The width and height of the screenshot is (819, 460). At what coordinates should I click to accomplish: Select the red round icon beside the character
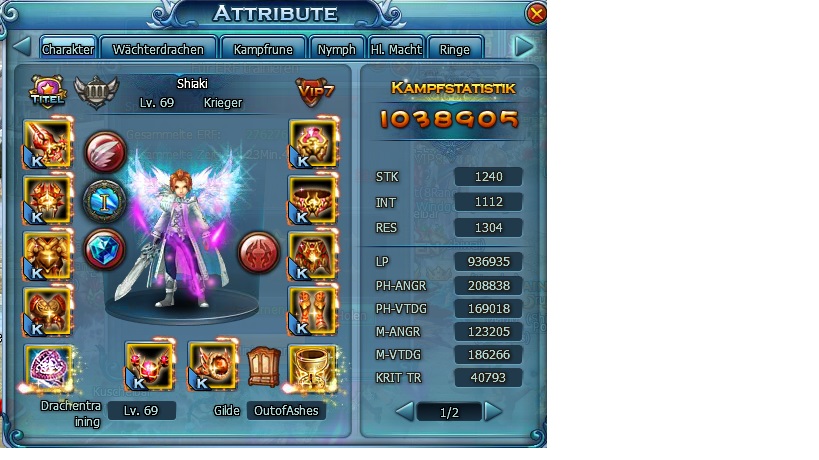(258, 253)
